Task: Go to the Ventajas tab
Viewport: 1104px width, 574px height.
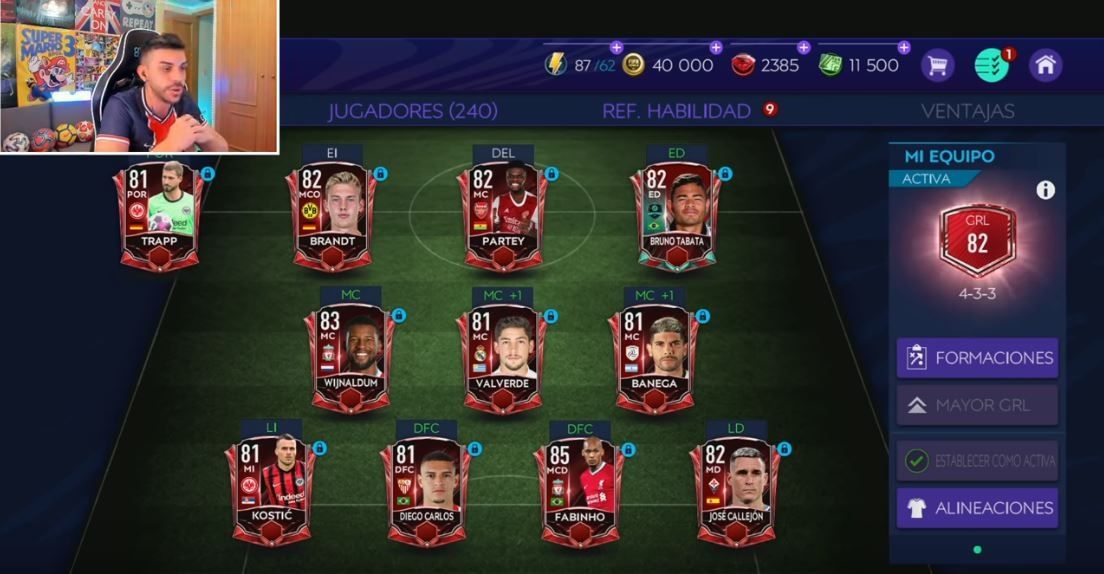Action: (967, 111)
